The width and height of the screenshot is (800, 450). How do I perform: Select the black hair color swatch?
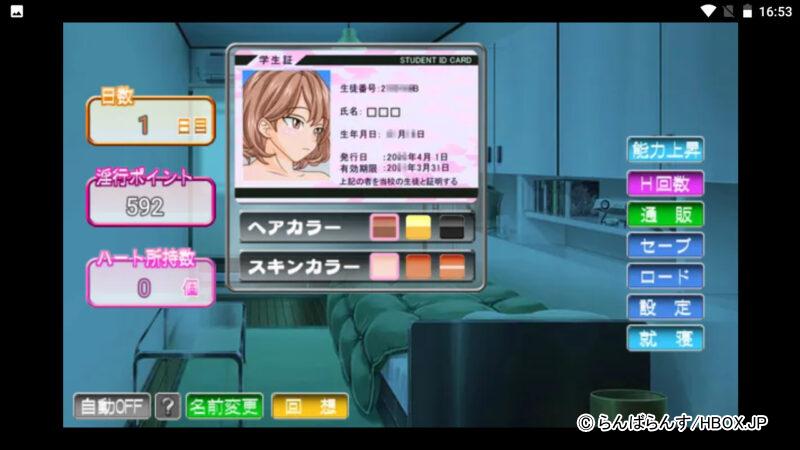(452, 227)
